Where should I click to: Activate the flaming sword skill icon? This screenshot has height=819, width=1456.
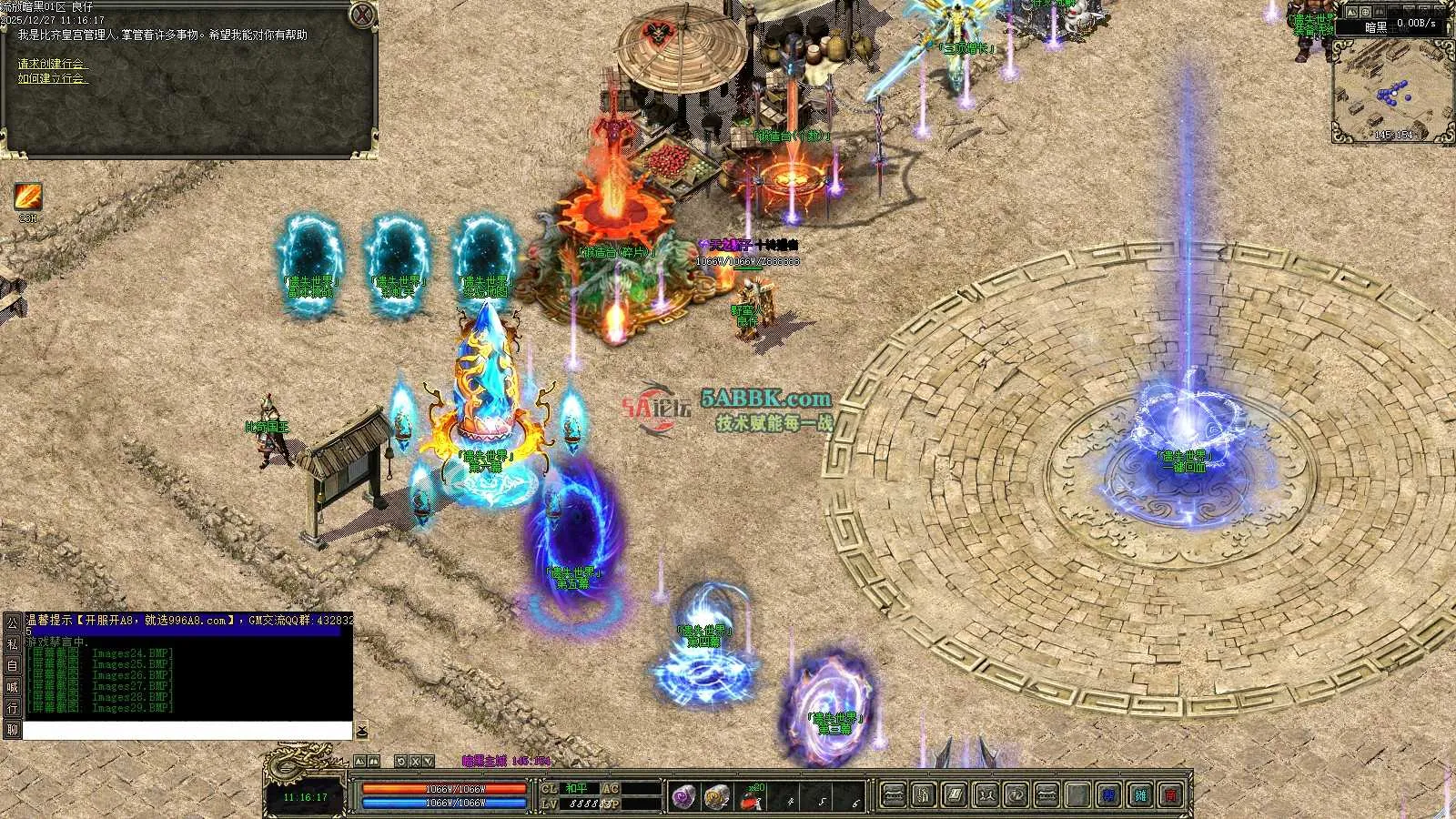point(27,197)
